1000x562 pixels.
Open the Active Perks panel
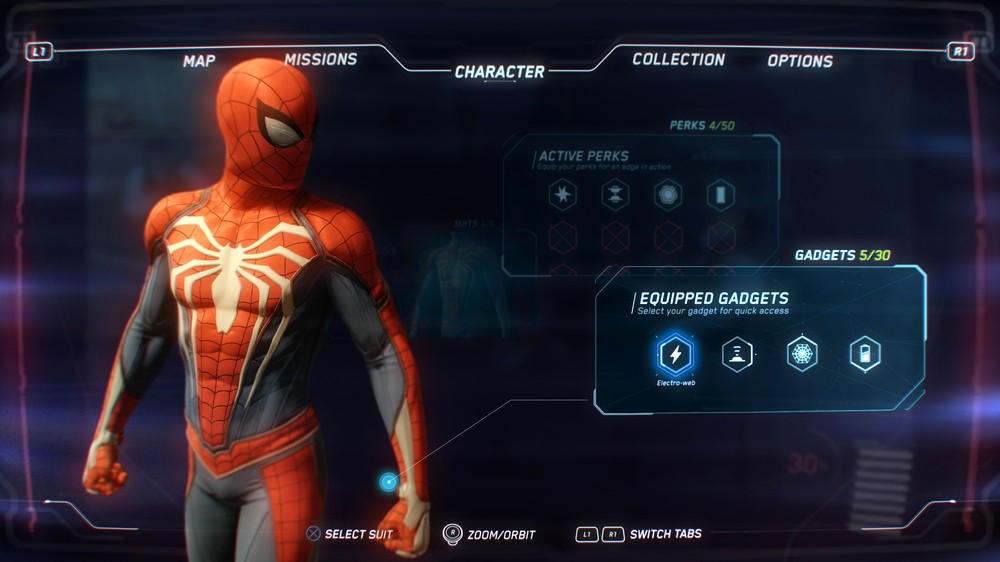pyautogui.click(x=584, y=156)
